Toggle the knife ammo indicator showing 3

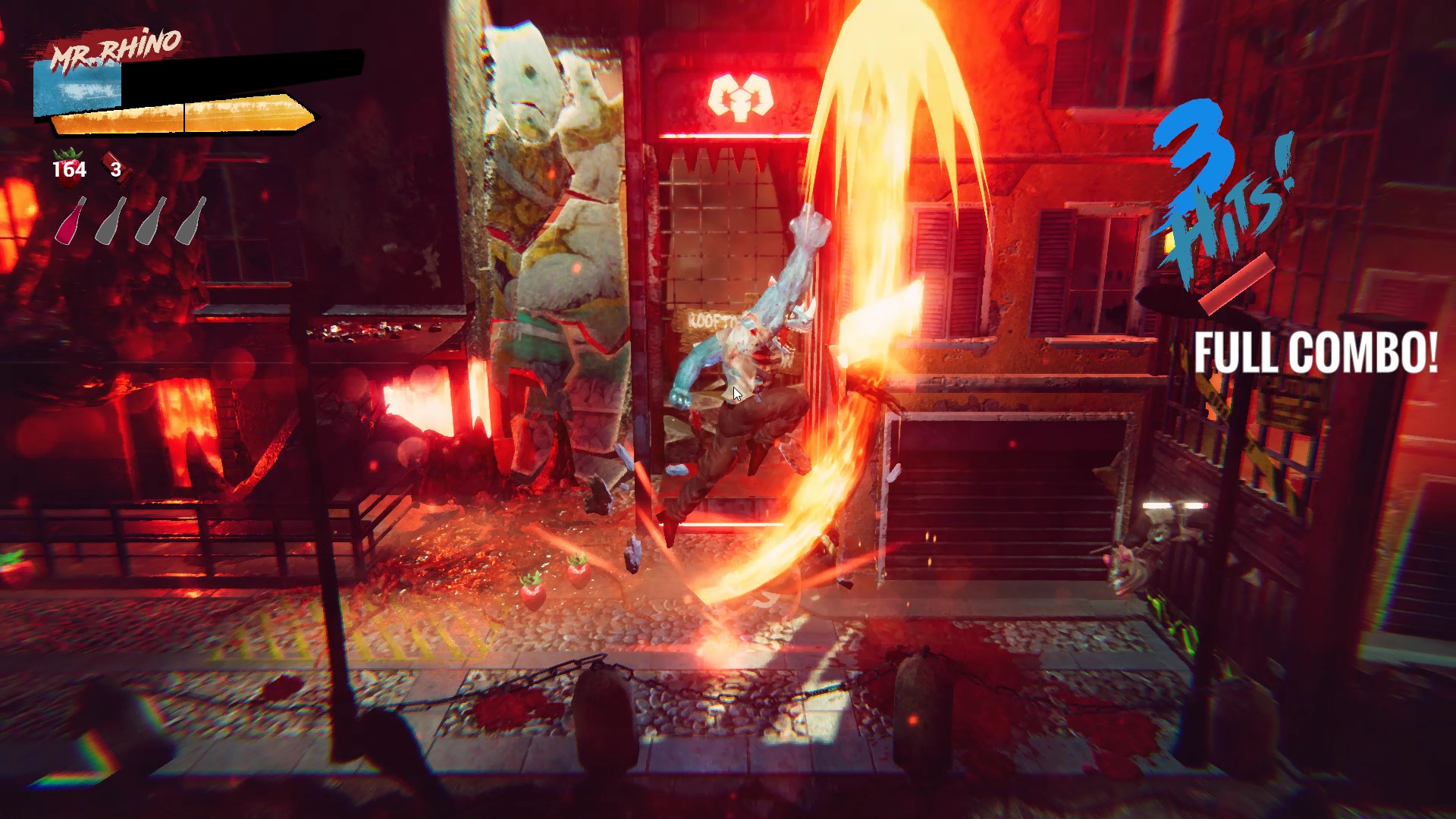(116, 170)
